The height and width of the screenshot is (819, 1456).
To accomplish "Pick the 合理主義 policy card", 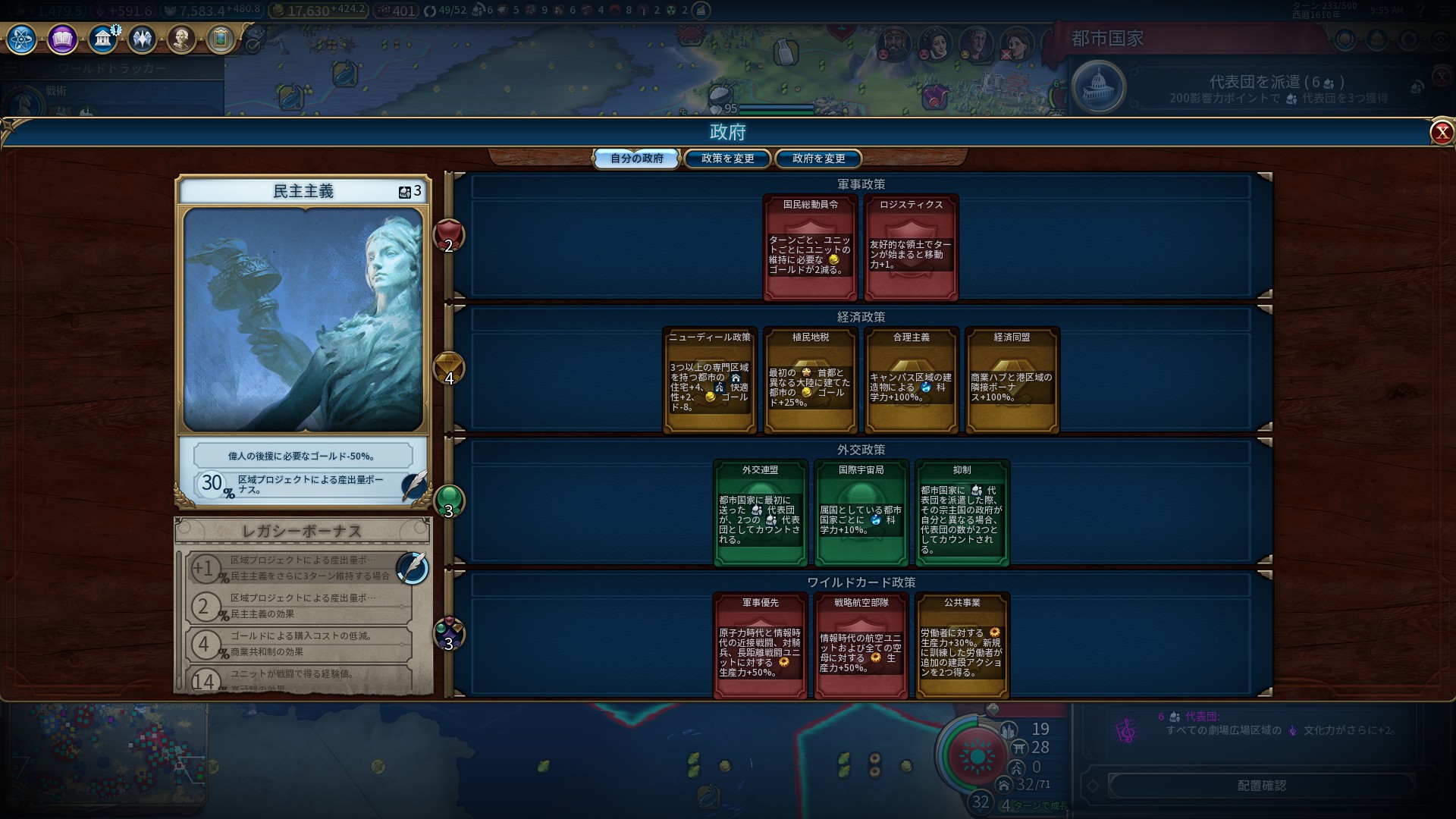I will tap(912, 380).
